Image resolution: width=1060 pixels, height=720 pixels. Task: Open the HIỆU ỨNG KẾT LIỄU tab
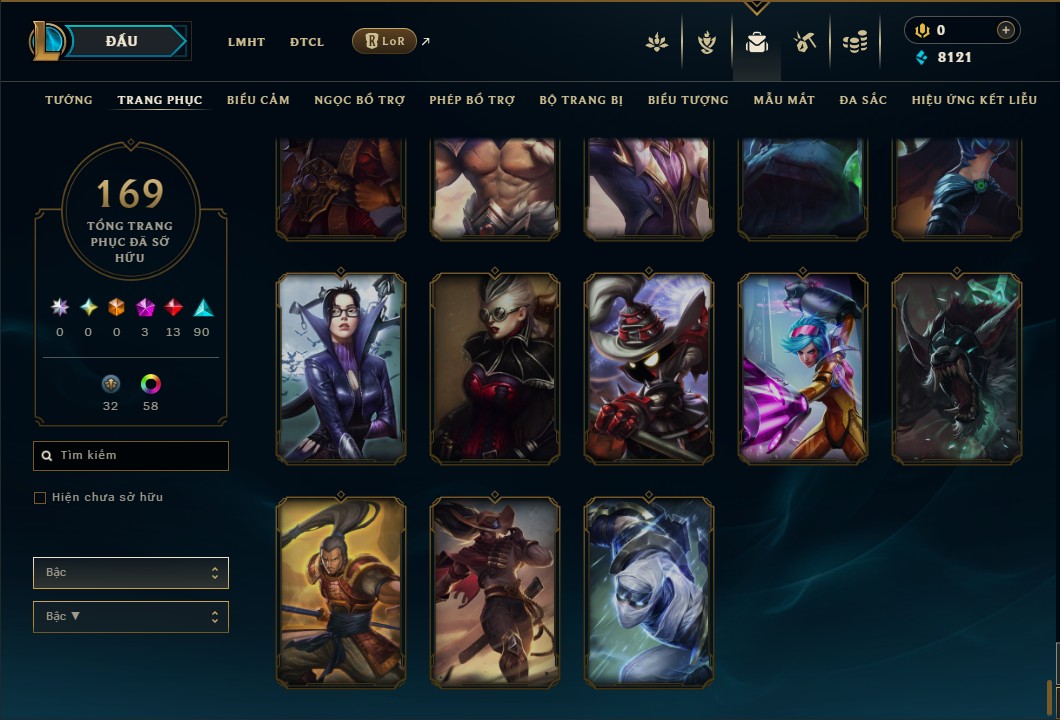click(974, 100)
